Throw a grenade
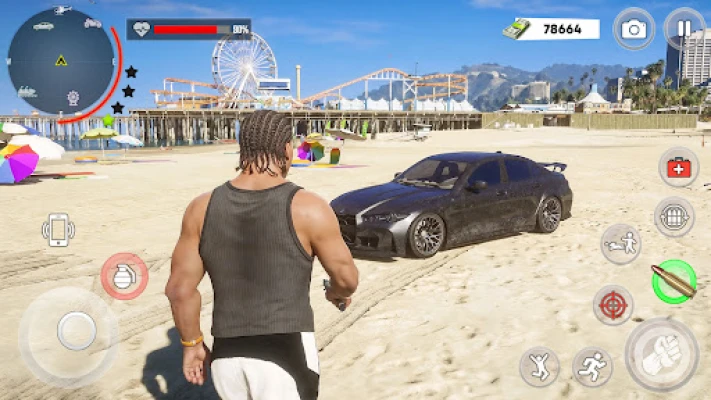The width and height of the screenshot is (711, 400). (124, 276)
